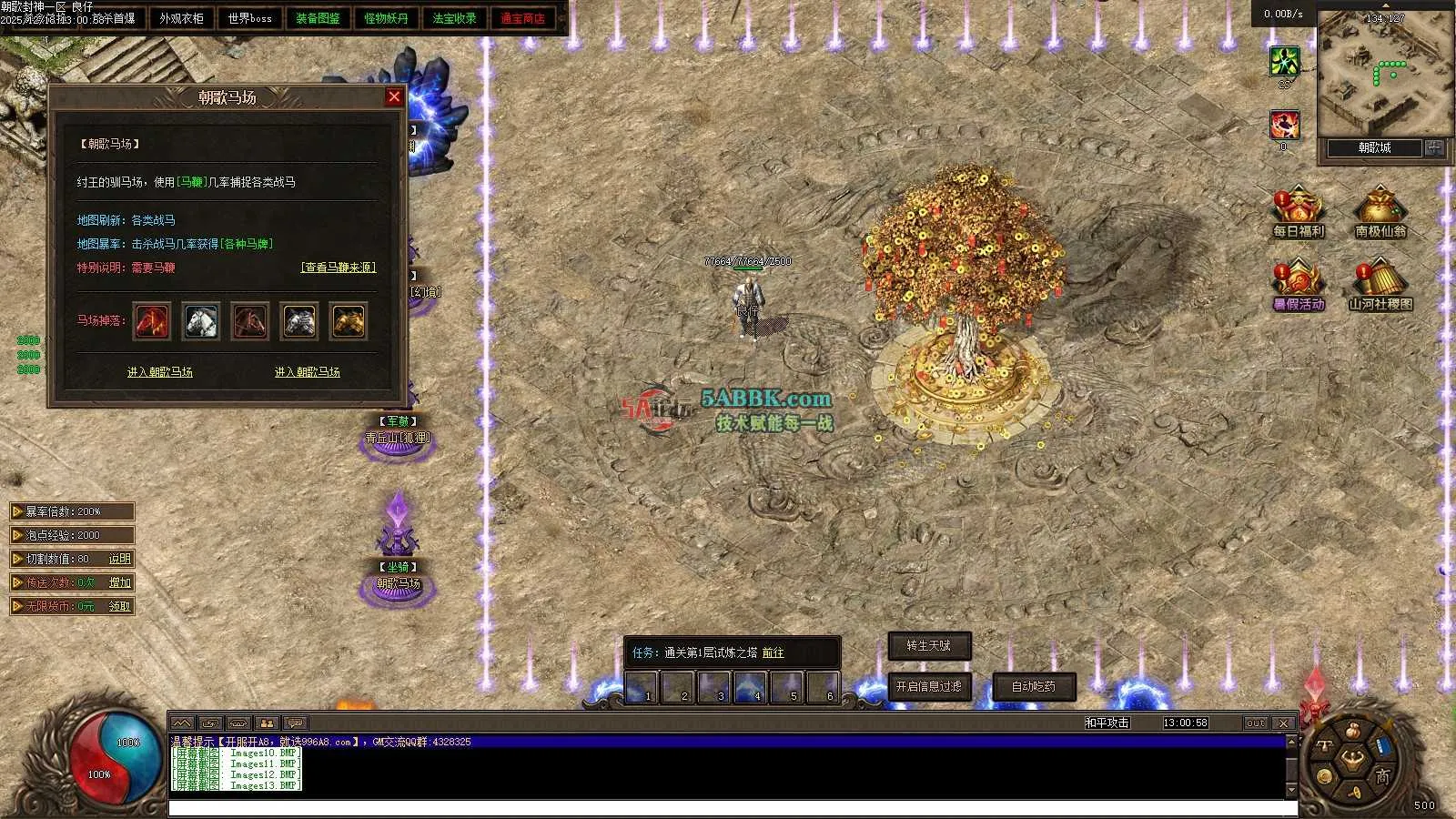Open the 怪物妖丹 menu
Viewport: 1456px width, 819px height.
[386, 18]
